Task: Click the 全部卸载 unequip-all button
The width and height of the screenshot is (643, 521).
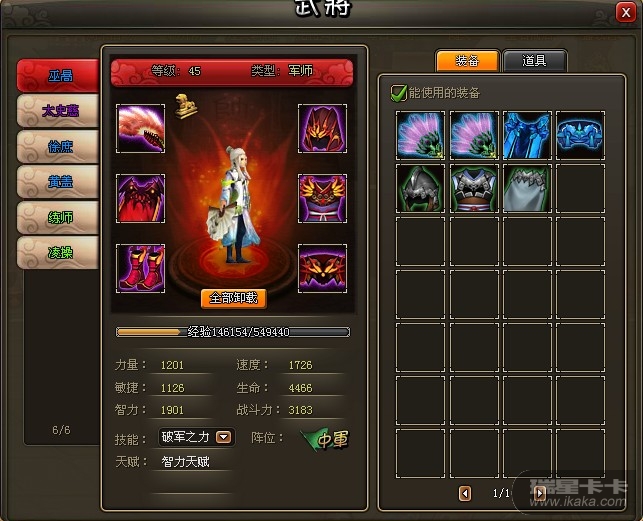Action: coord(233,298)
